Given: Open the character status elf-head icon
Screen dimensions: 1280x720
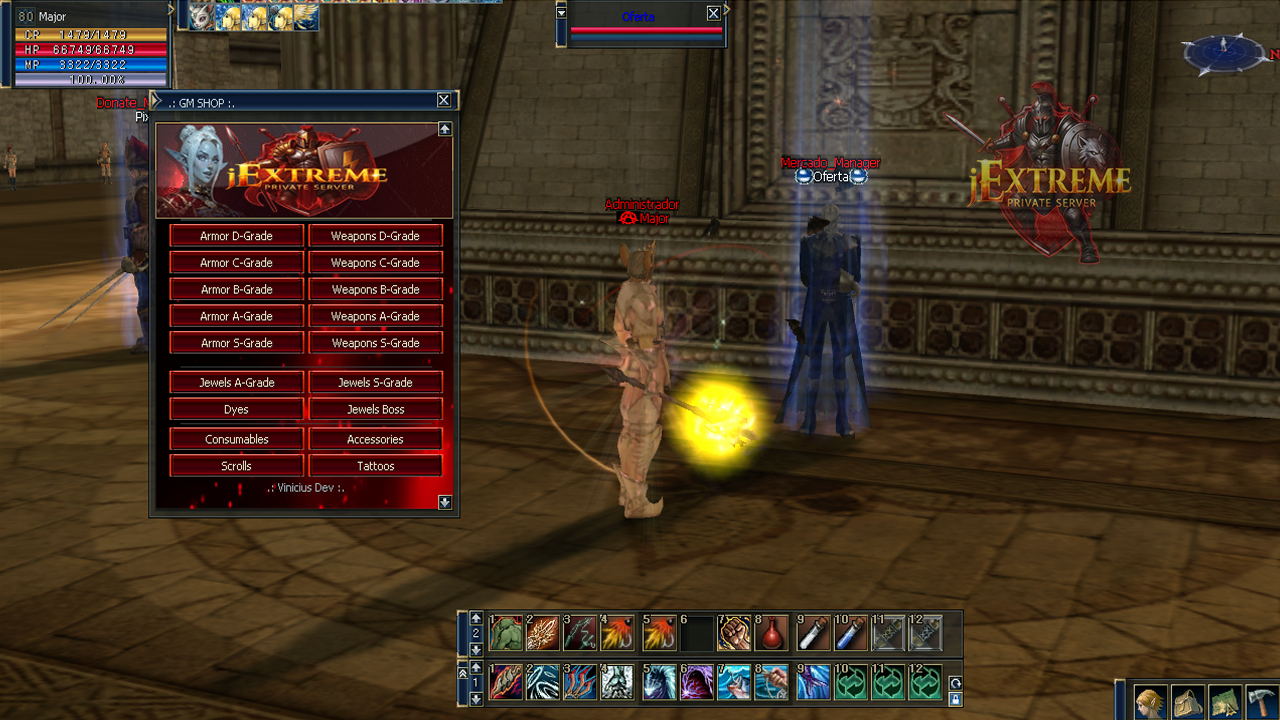Looking at the screenshot, I should coord(1151,702).
